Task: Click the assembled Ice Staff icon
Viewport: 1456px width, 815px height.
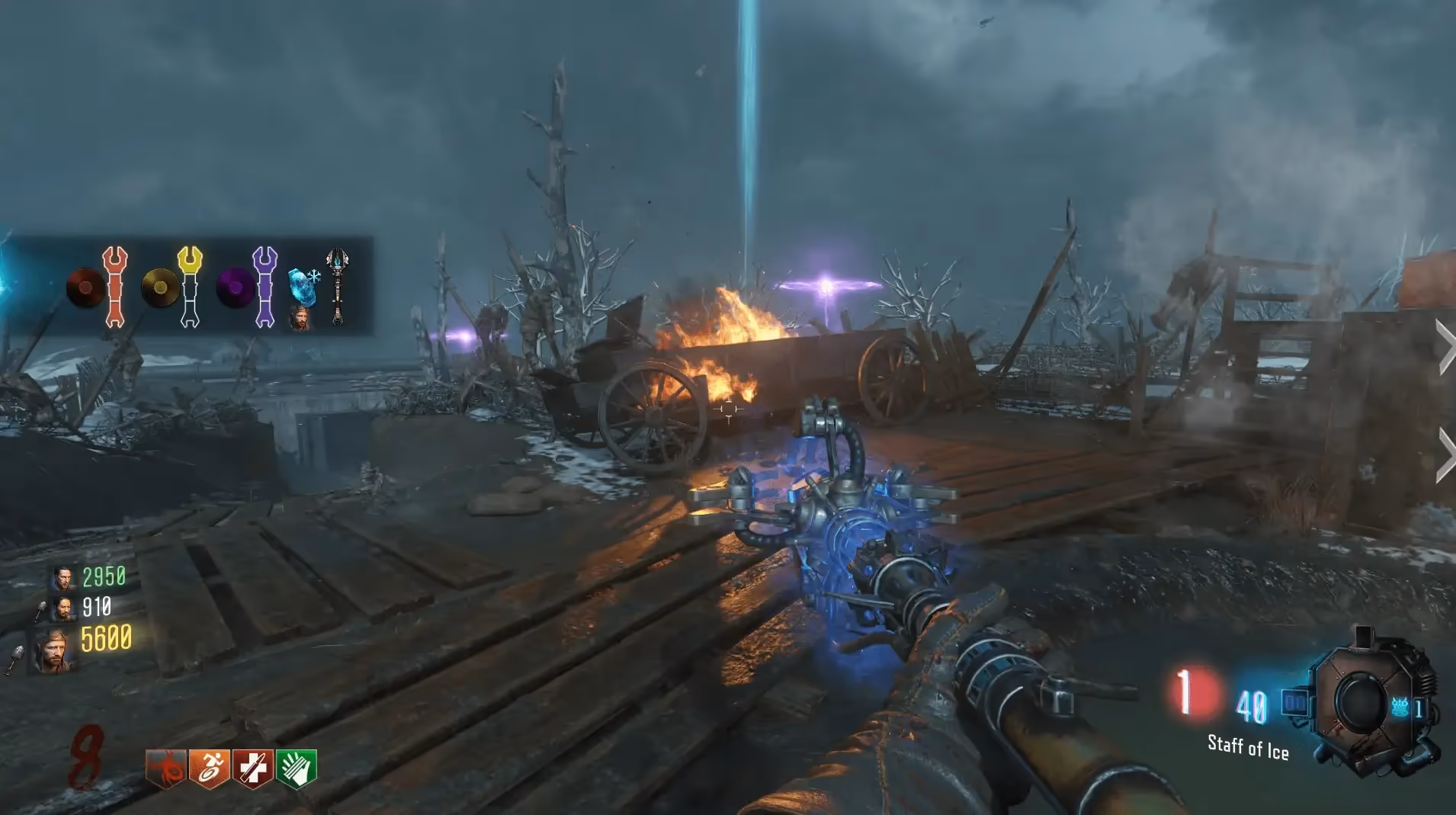Action: point(337,287)
